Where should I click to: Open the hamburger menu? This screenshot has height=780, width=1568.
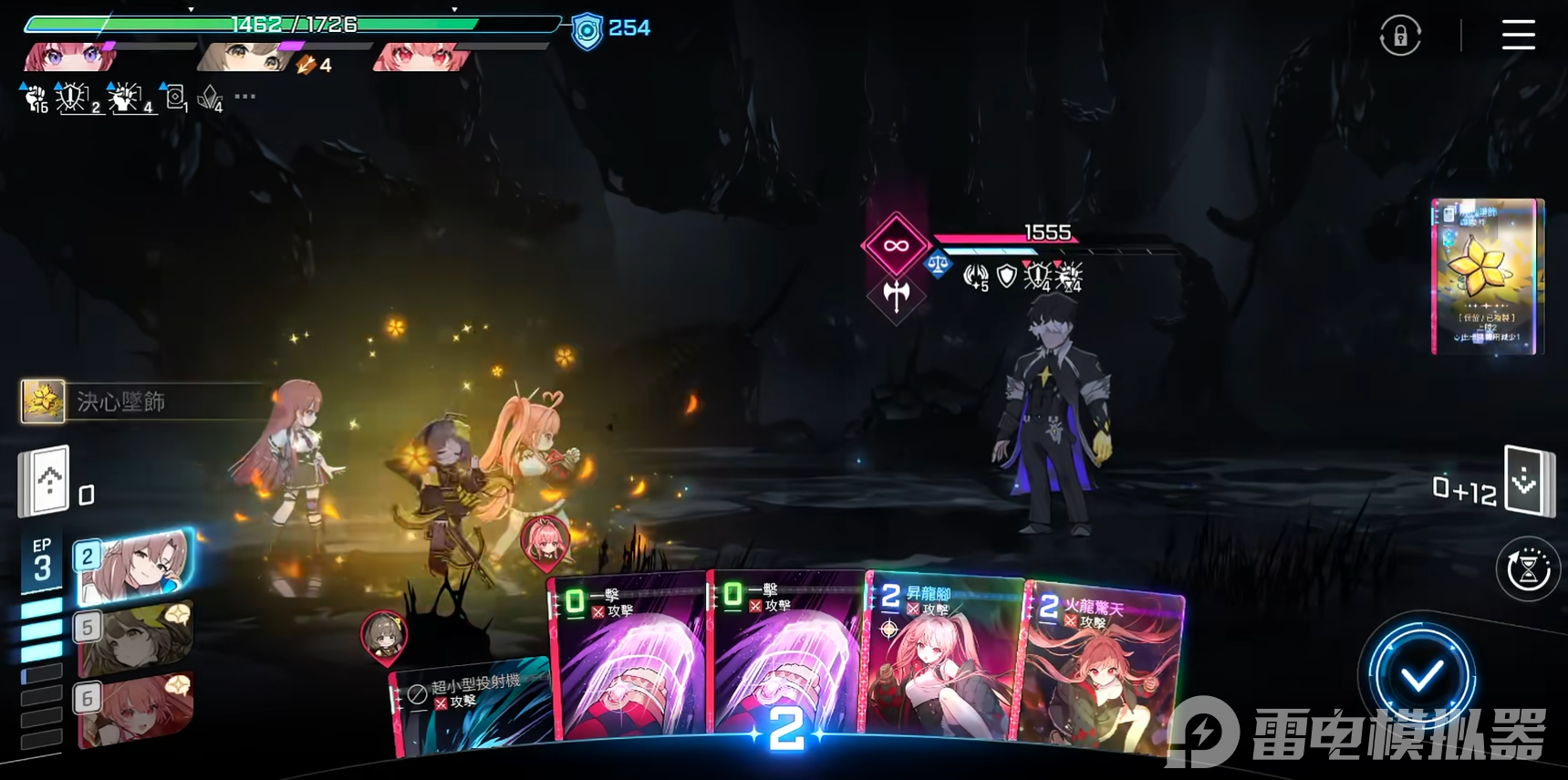point(1518,35)
